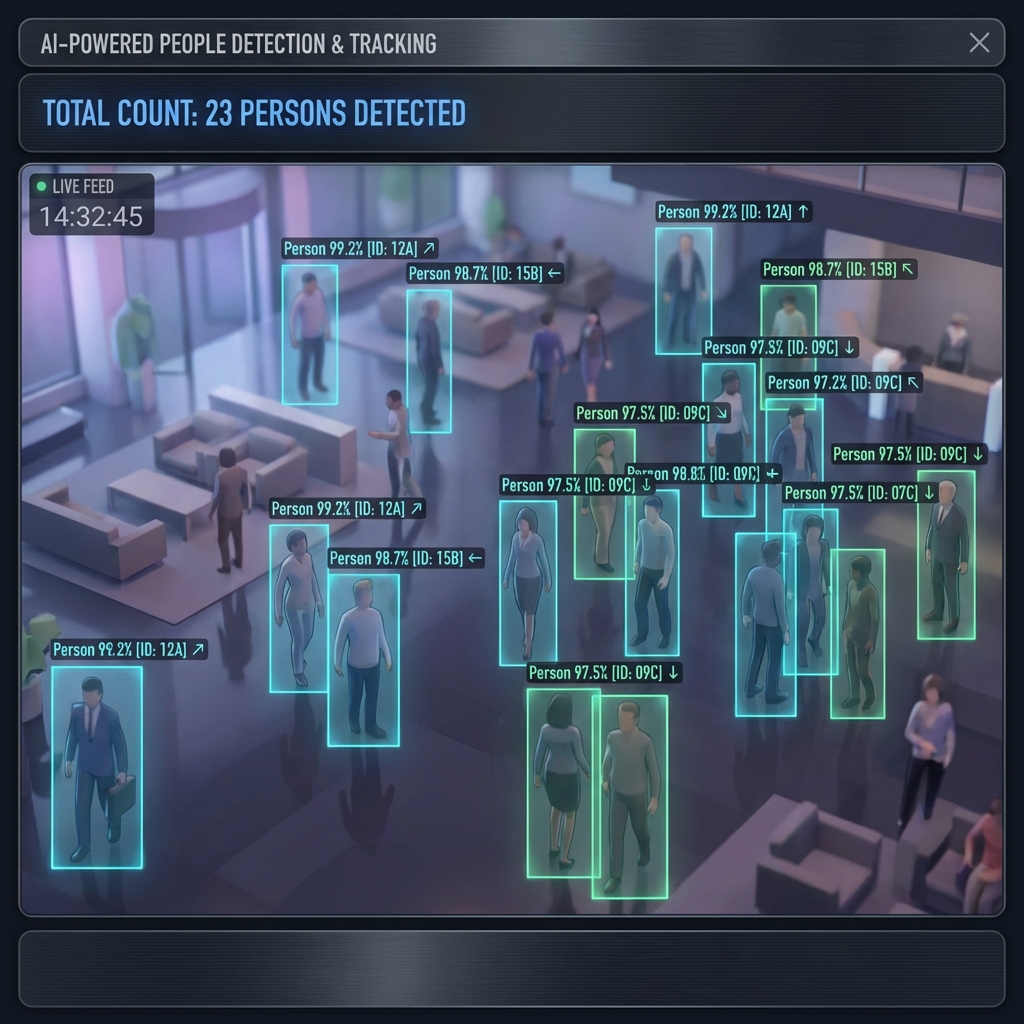Close the People Detection & Tracking window
The image size is (1024, 1024).
979,42
